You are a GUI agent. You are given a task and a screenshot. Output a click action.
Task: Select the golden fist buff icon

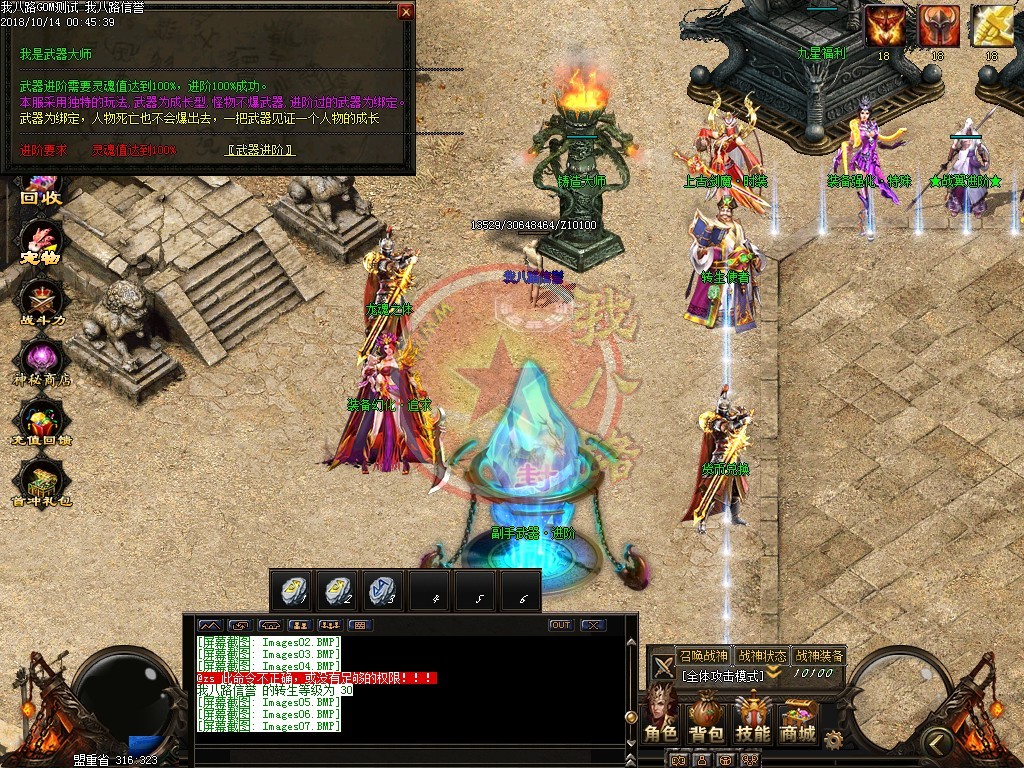[991, 26]
